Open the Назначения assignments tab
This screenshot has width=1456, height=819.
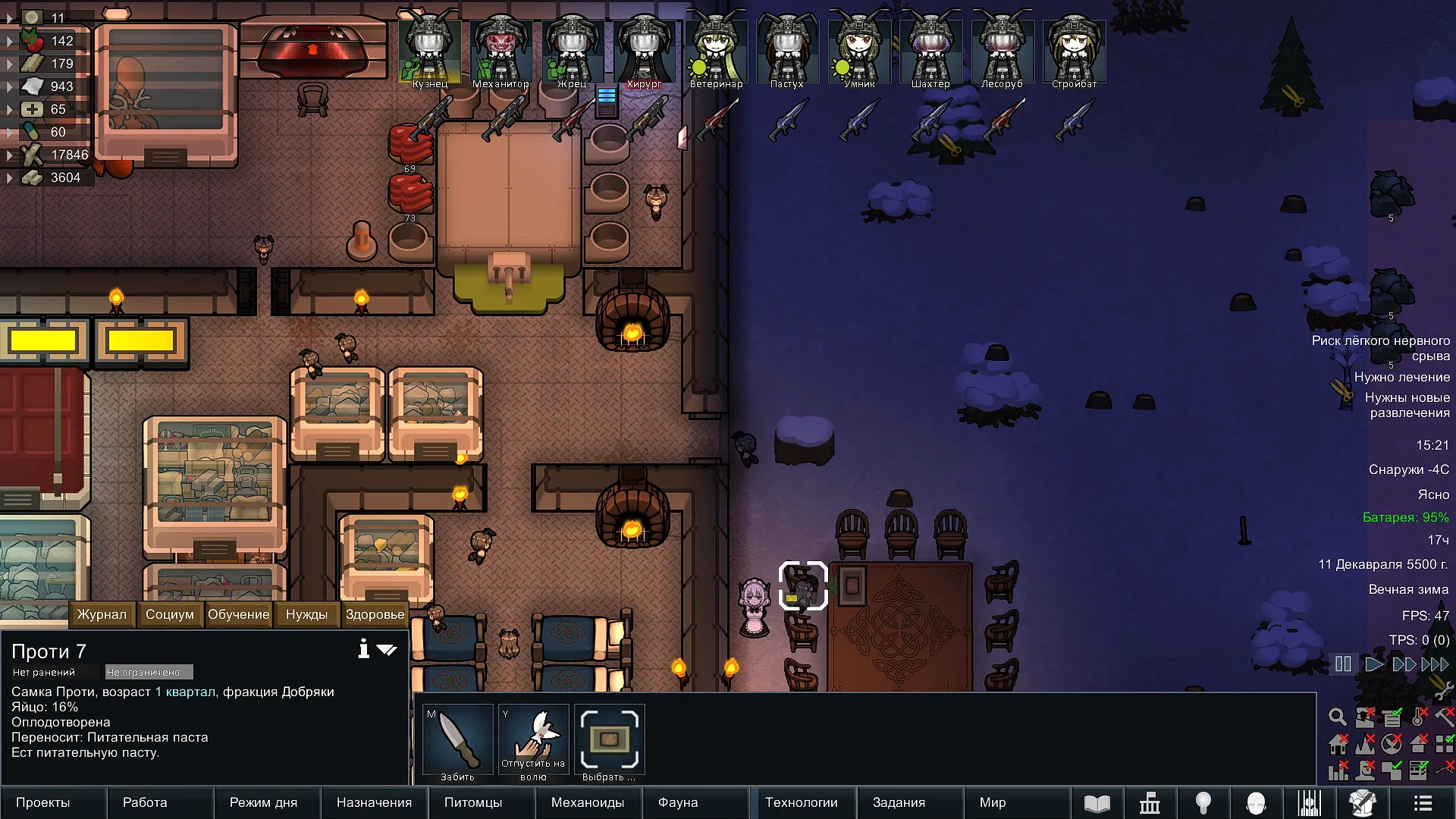click(x=374, y=802)
